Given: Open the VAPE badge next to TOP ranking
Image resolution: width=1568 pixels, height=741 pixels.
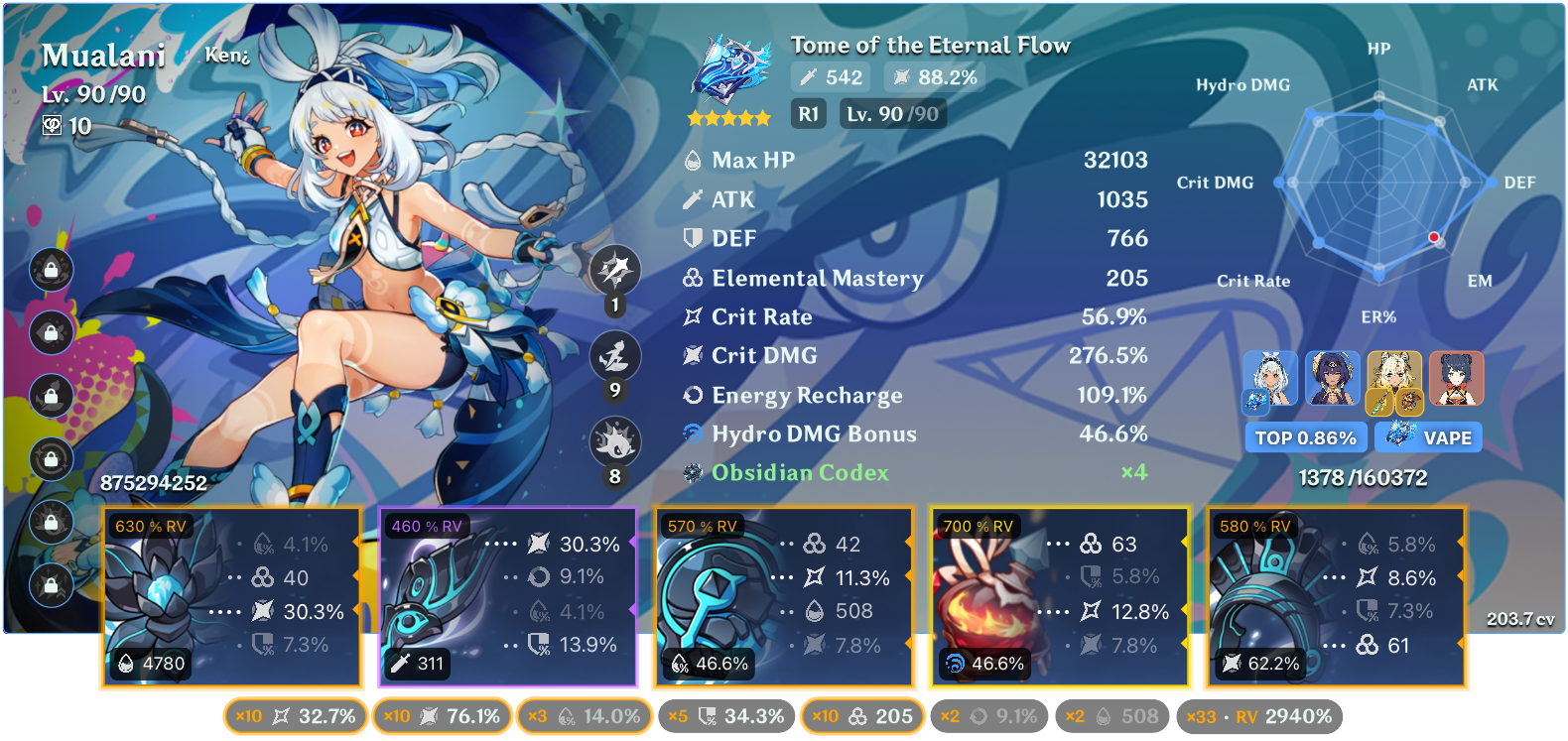Looking at the screenshot, I should [x=1428, y=436].
